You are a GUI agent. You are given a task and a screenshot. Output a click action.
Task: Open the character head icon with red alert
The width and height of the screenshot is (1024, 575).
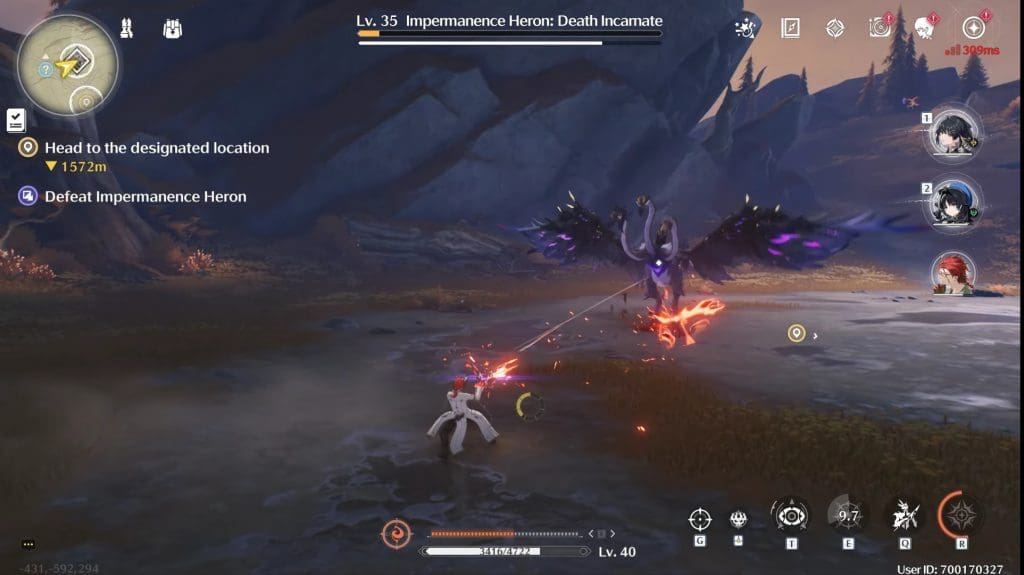click(x=925, y=28)
